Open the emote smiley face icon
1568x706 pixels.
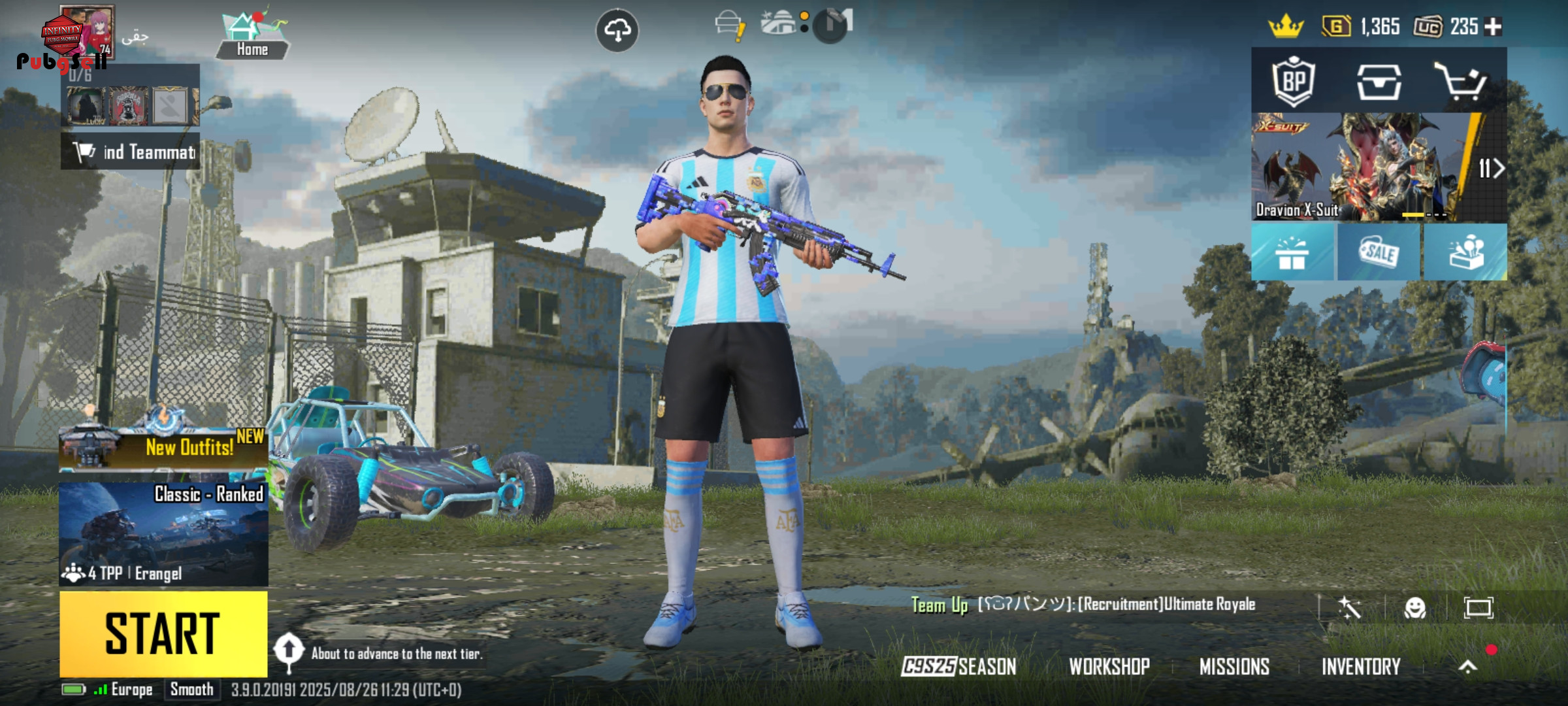[1415, 608]
